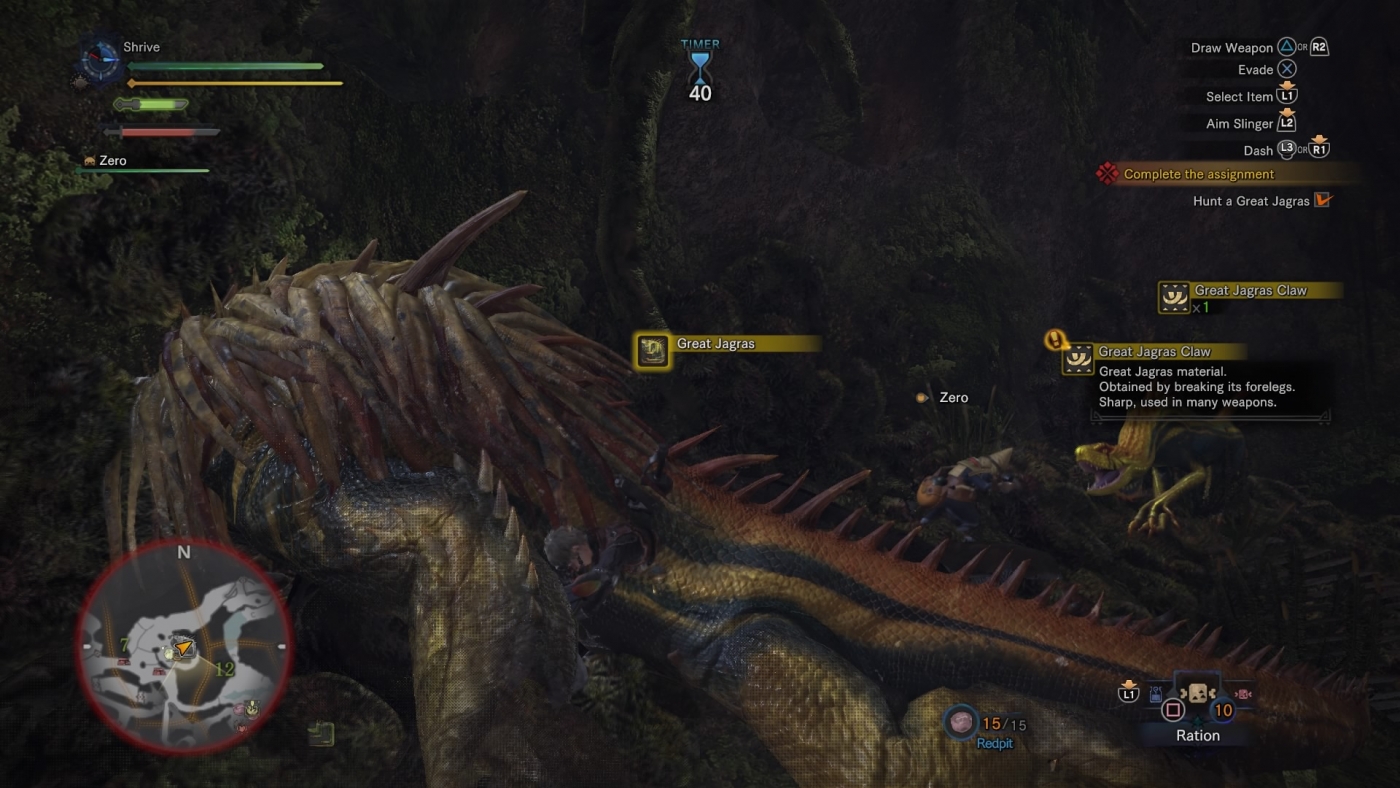Select the Redpit slinger ammo icon

click(962, 722)
